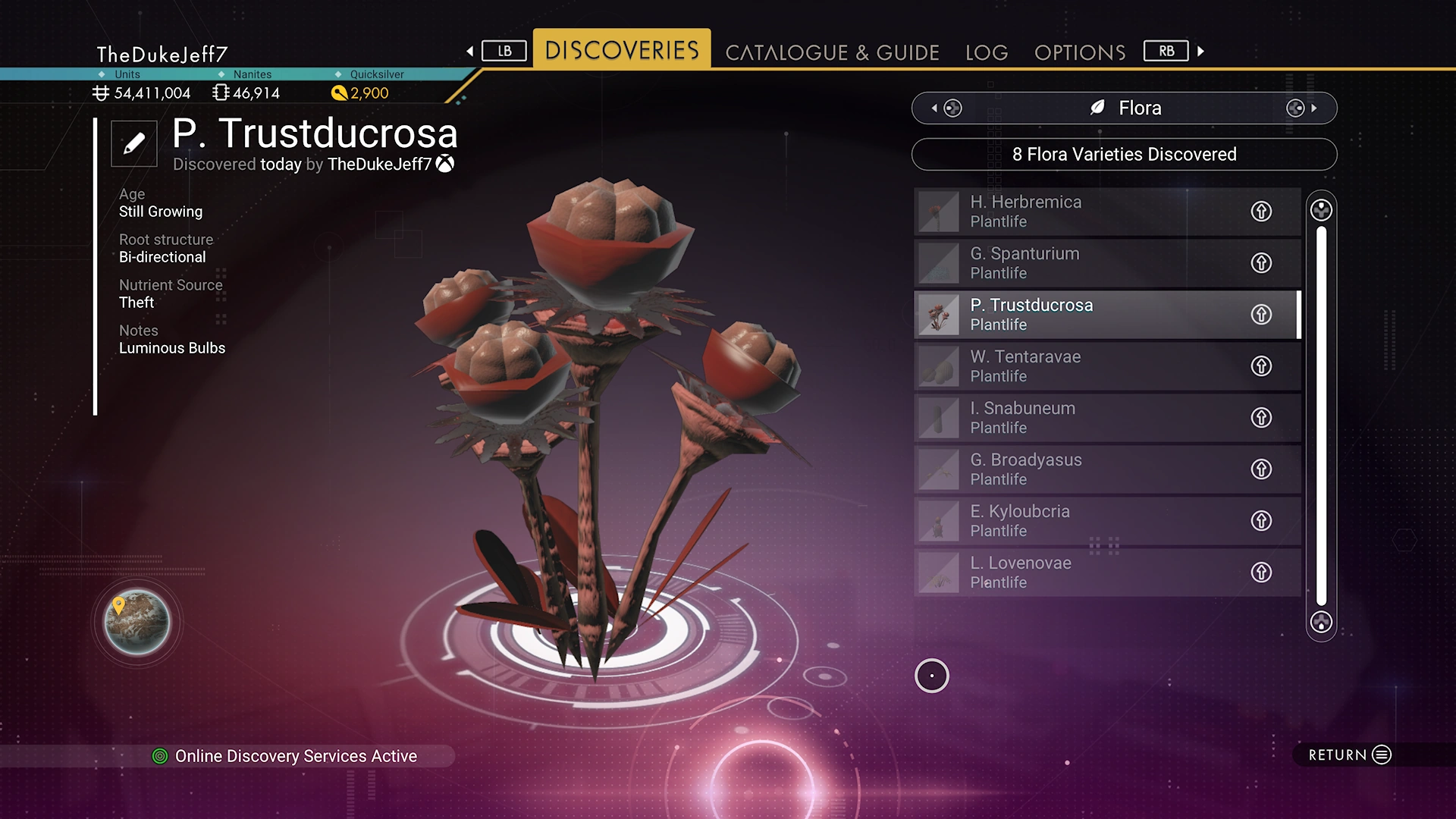Open the Log tab
Viewport: 1456px width, 819px height.
[x=987, y=52]
